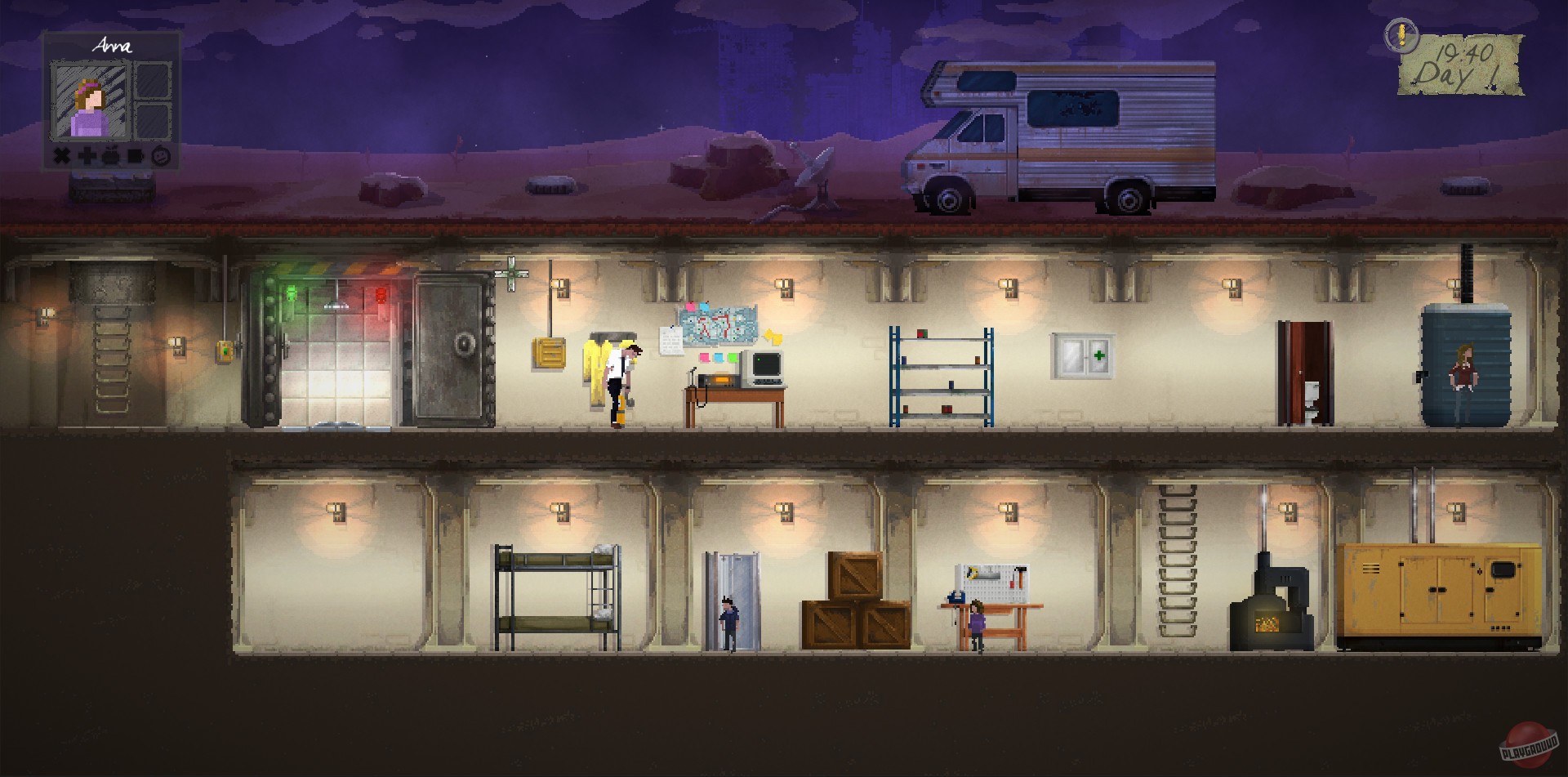This screenshot has width=1568, height=777.
Task: View Anna's mood face icon
Action: click(160, 157)
